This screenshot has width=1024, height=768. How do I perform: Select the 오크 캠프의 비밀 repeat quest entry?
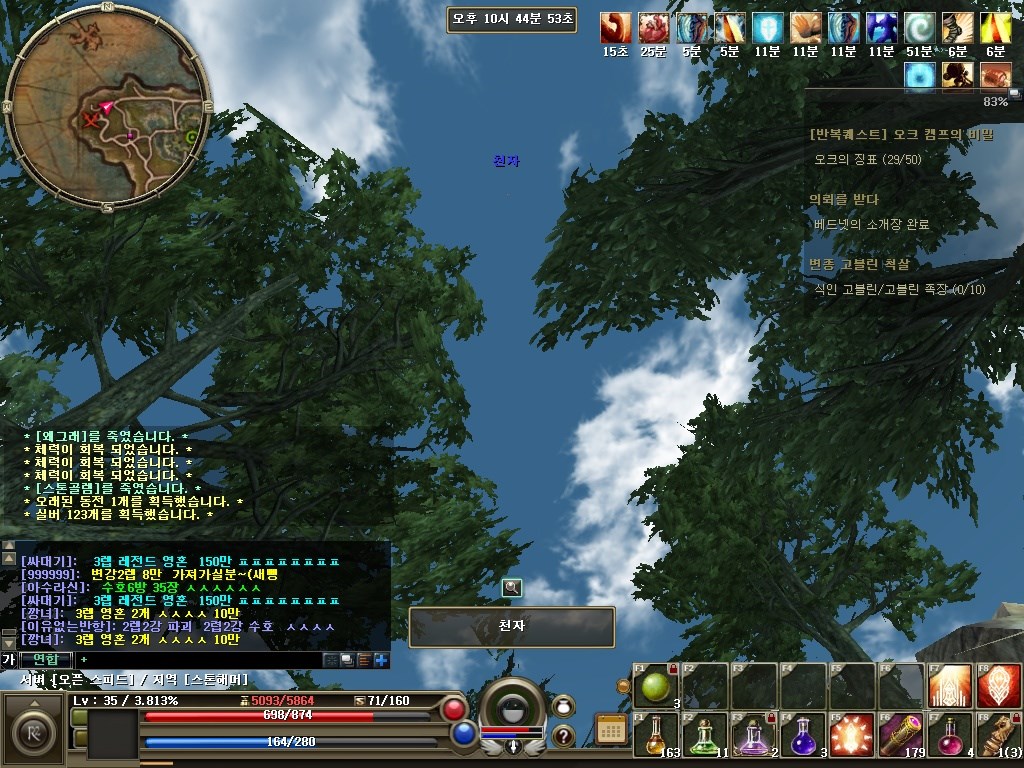(901, 134)
